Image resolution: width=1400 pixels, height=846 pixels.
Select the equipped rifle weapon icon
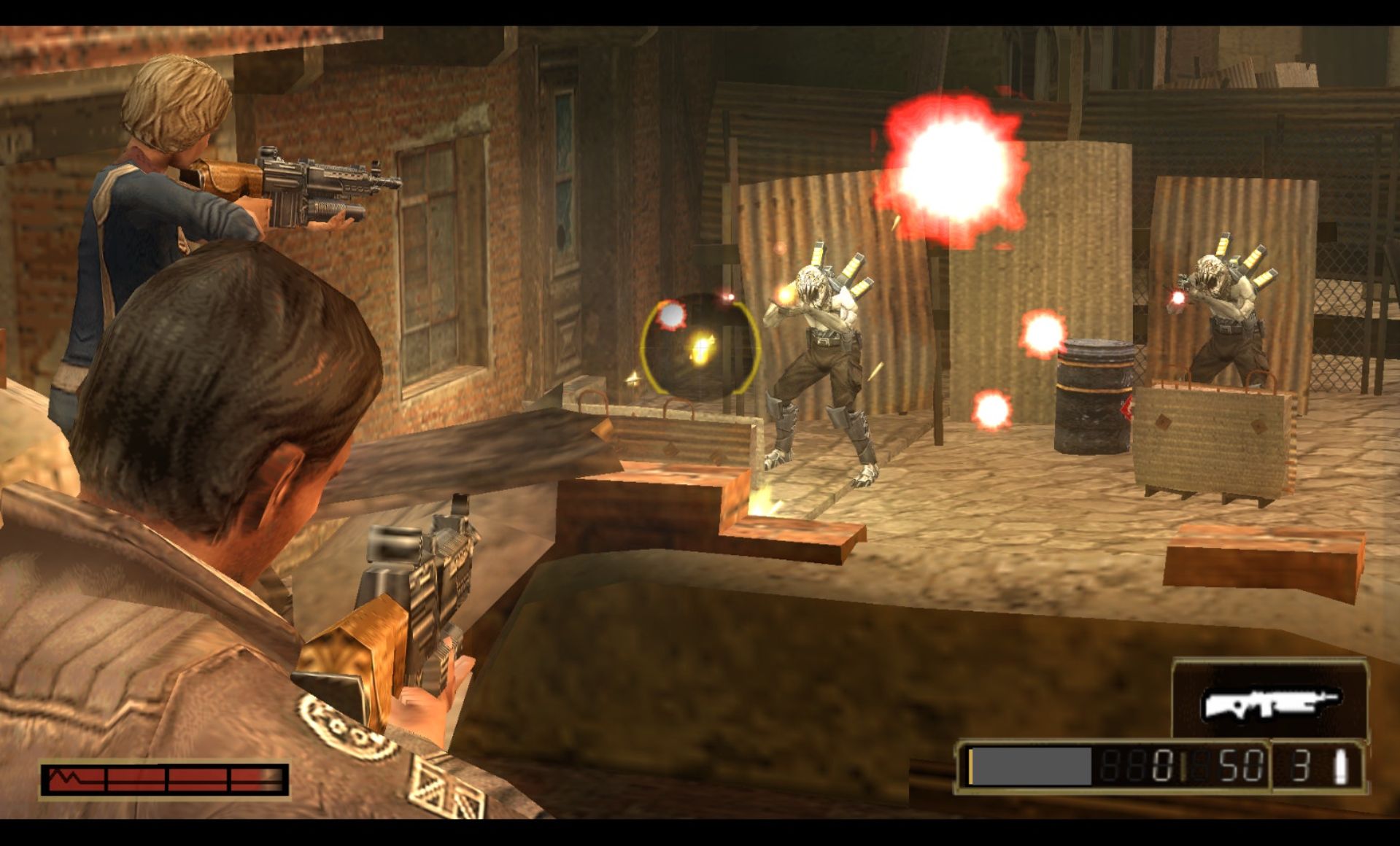pos(1269,702)
